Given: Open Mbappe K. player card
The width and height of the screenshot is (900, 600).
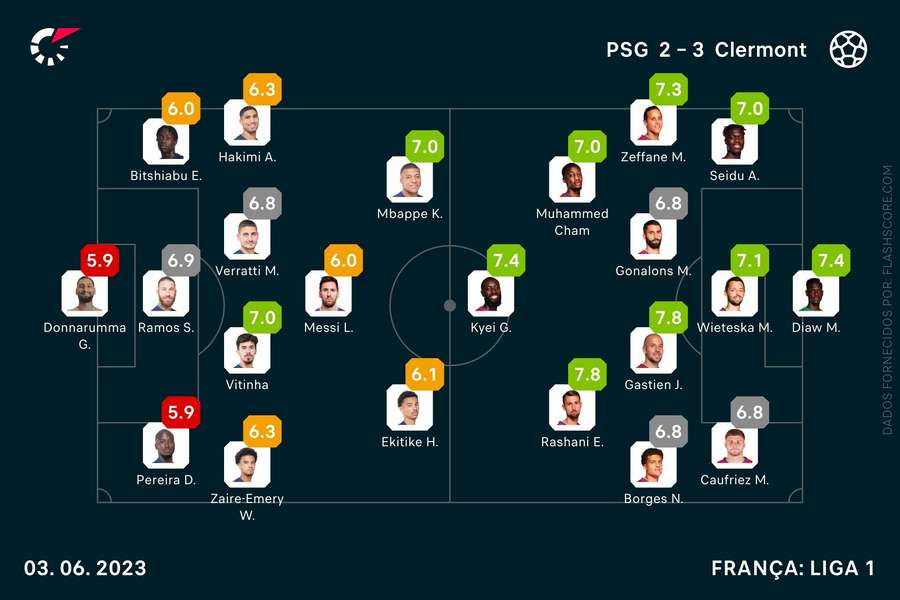Looking at the screenshot, I should pos(409,180).
